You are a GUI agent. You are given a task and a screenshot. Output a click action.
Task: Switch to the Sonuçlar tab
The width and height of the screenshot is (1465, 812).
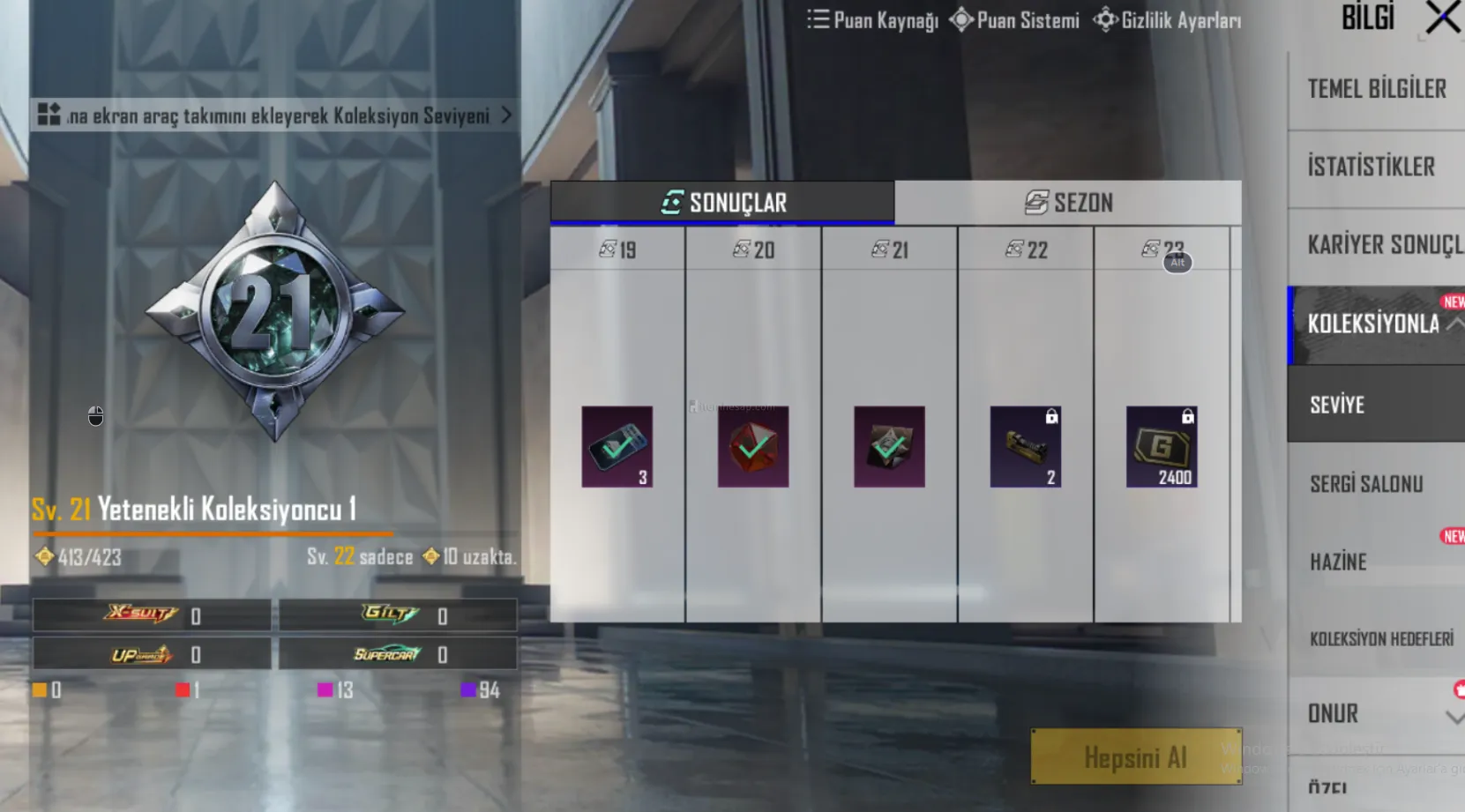[x=722, y=203]
